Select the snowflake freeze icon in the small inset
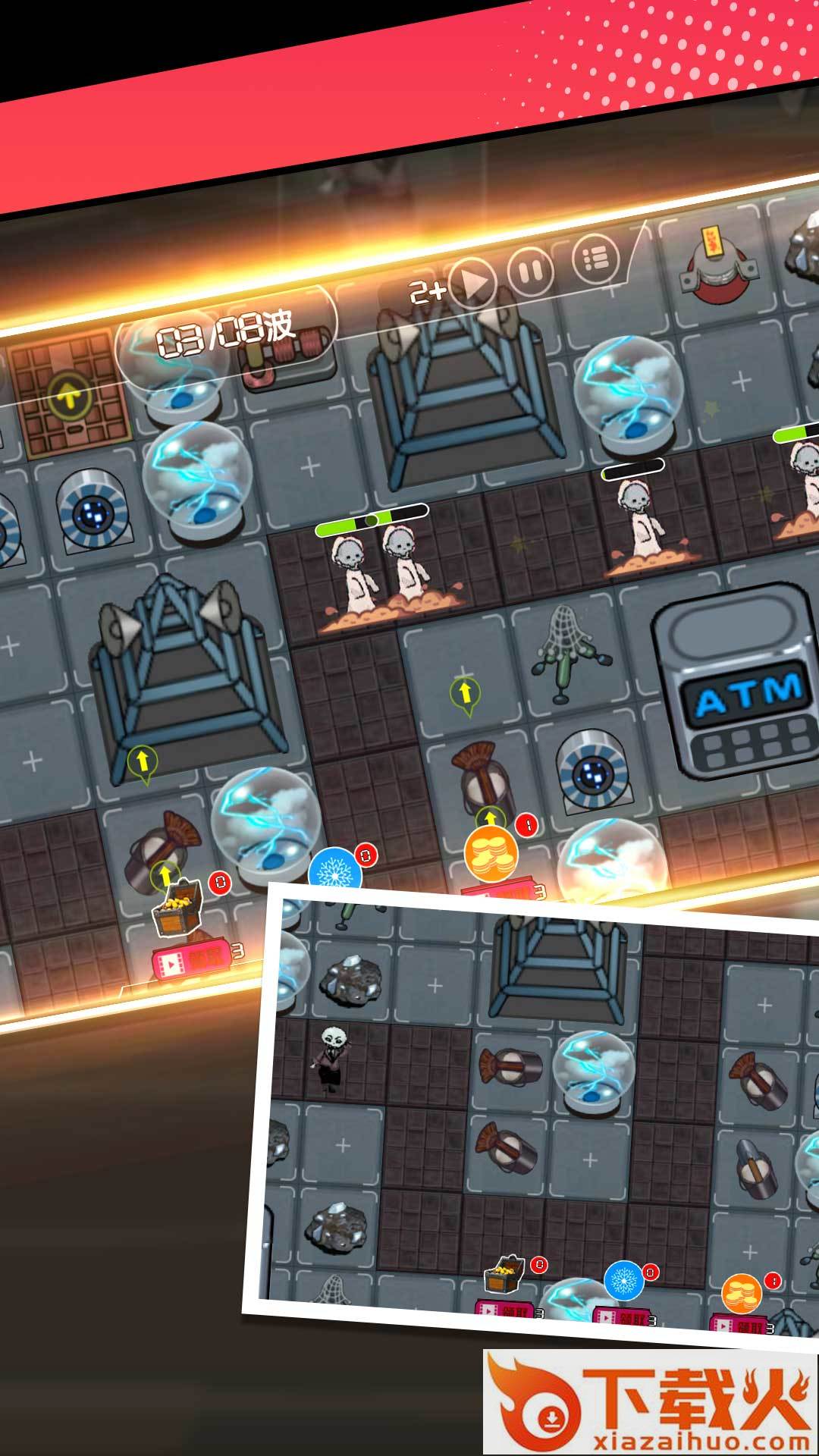Screen dimensions: 819x1456 [624, 1282]
